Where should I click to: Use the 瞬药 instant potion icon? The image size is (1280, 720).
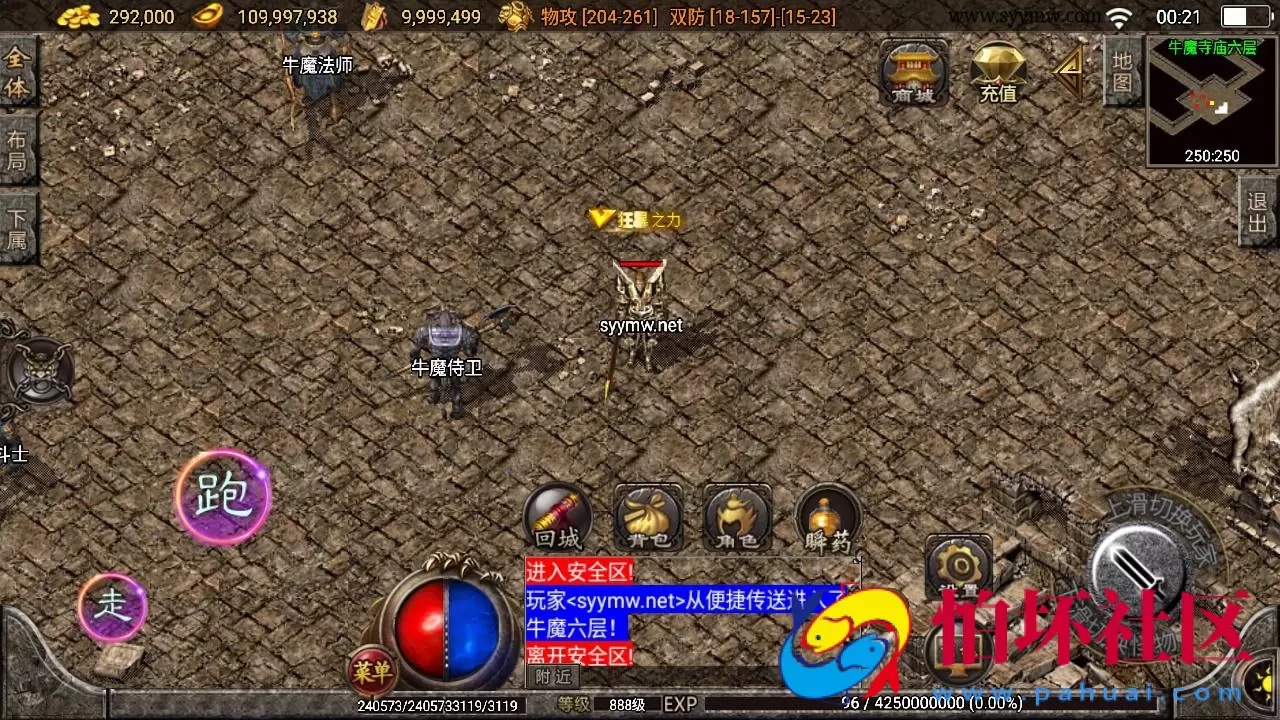click(x=827, y=518)
